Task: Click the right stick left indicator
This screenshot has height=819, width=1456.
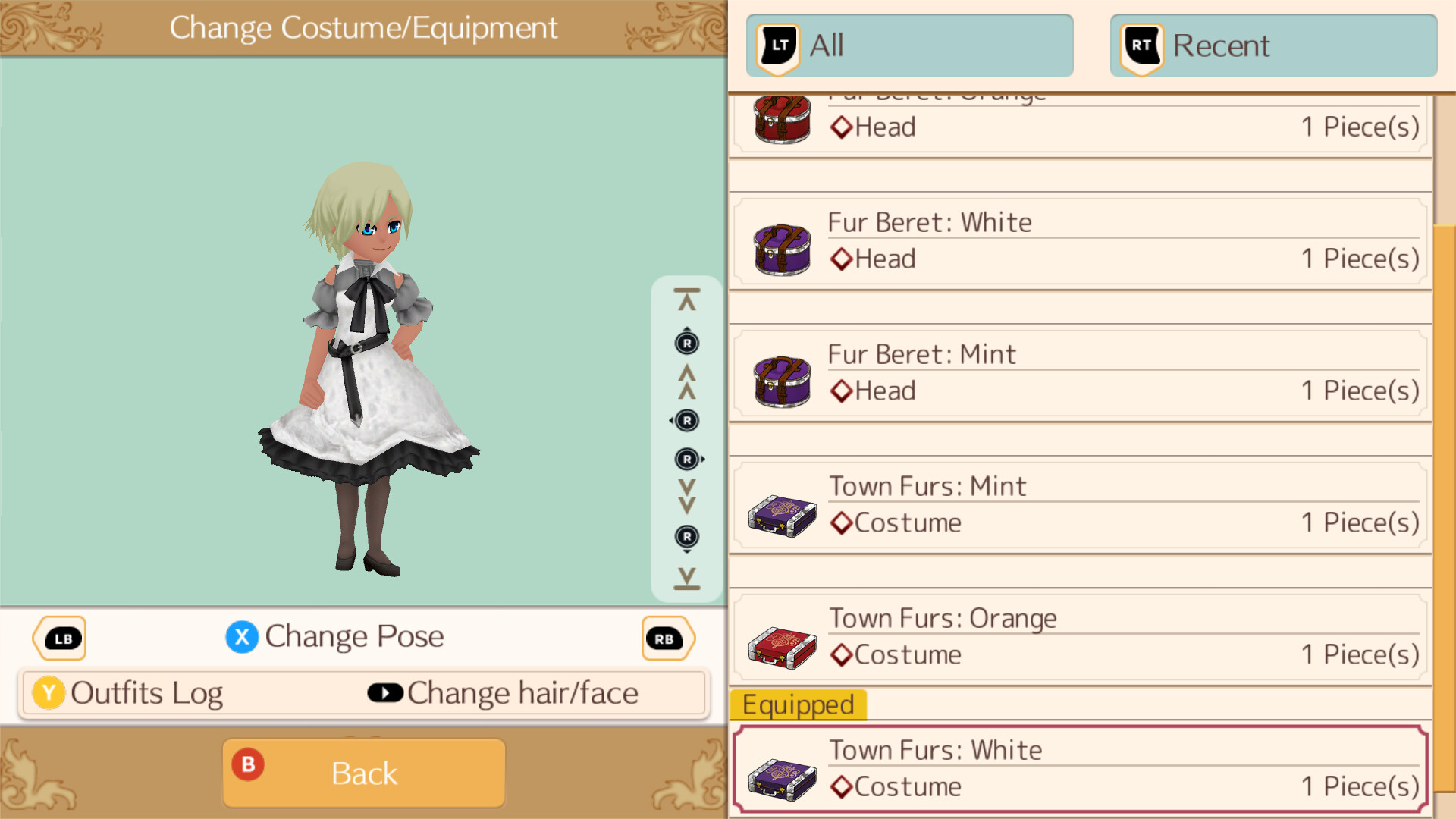Action: [686, 420]
